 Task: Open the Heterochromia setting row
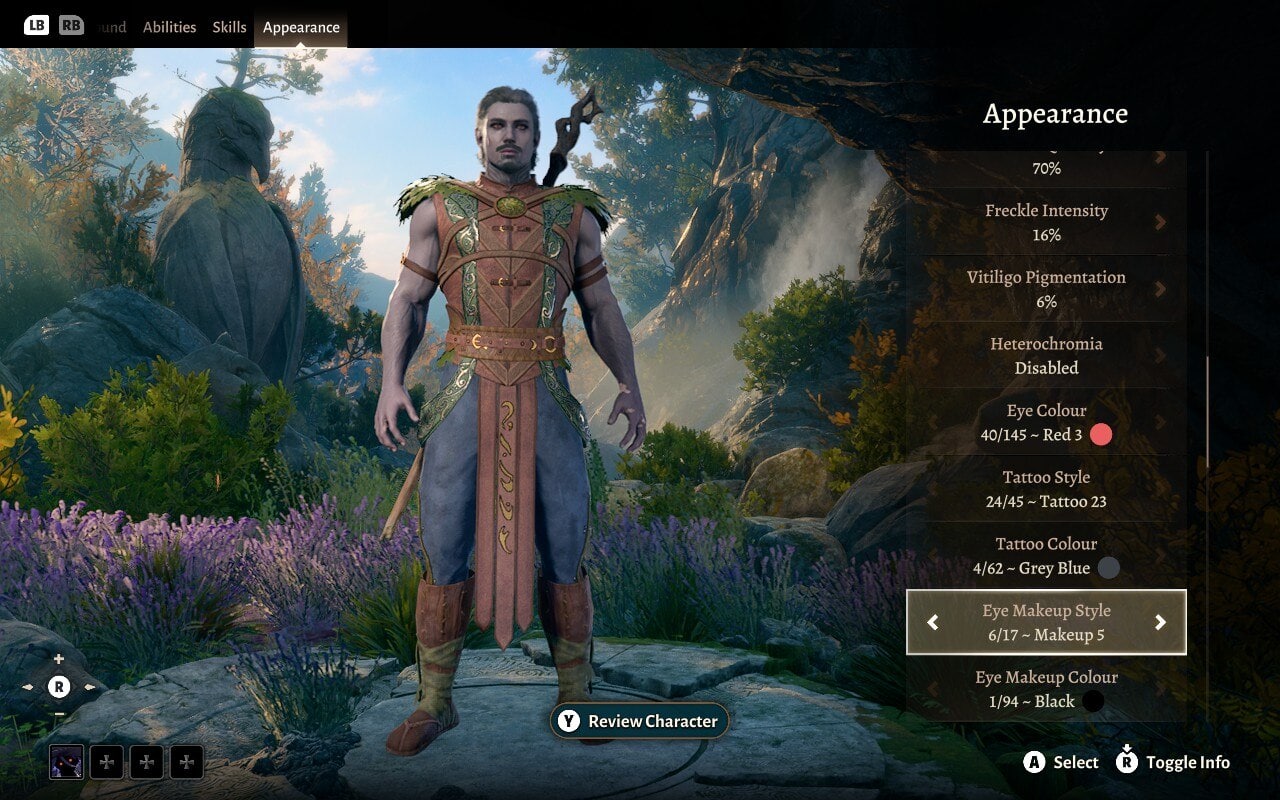tap(1046, 355)
